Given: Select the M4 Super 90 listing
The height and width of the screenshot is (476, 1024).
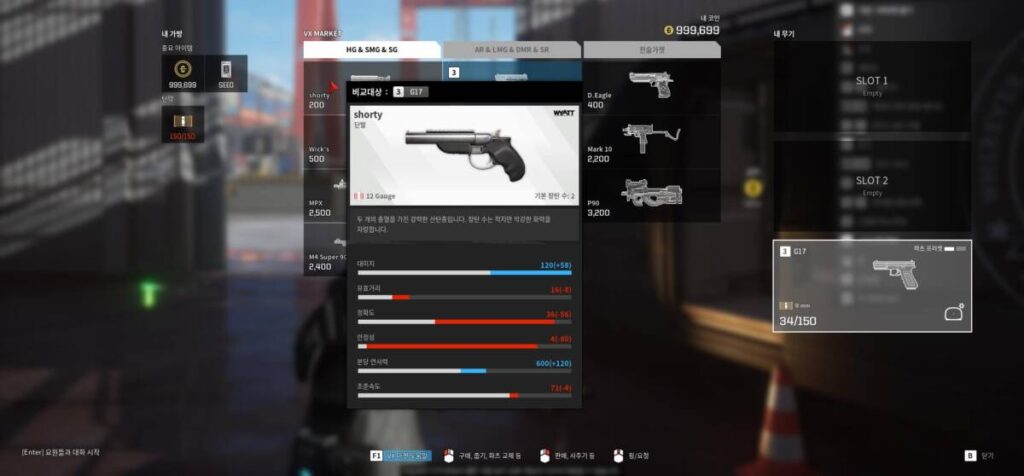Looking at the screenshot, I should [x=325, y=260].
